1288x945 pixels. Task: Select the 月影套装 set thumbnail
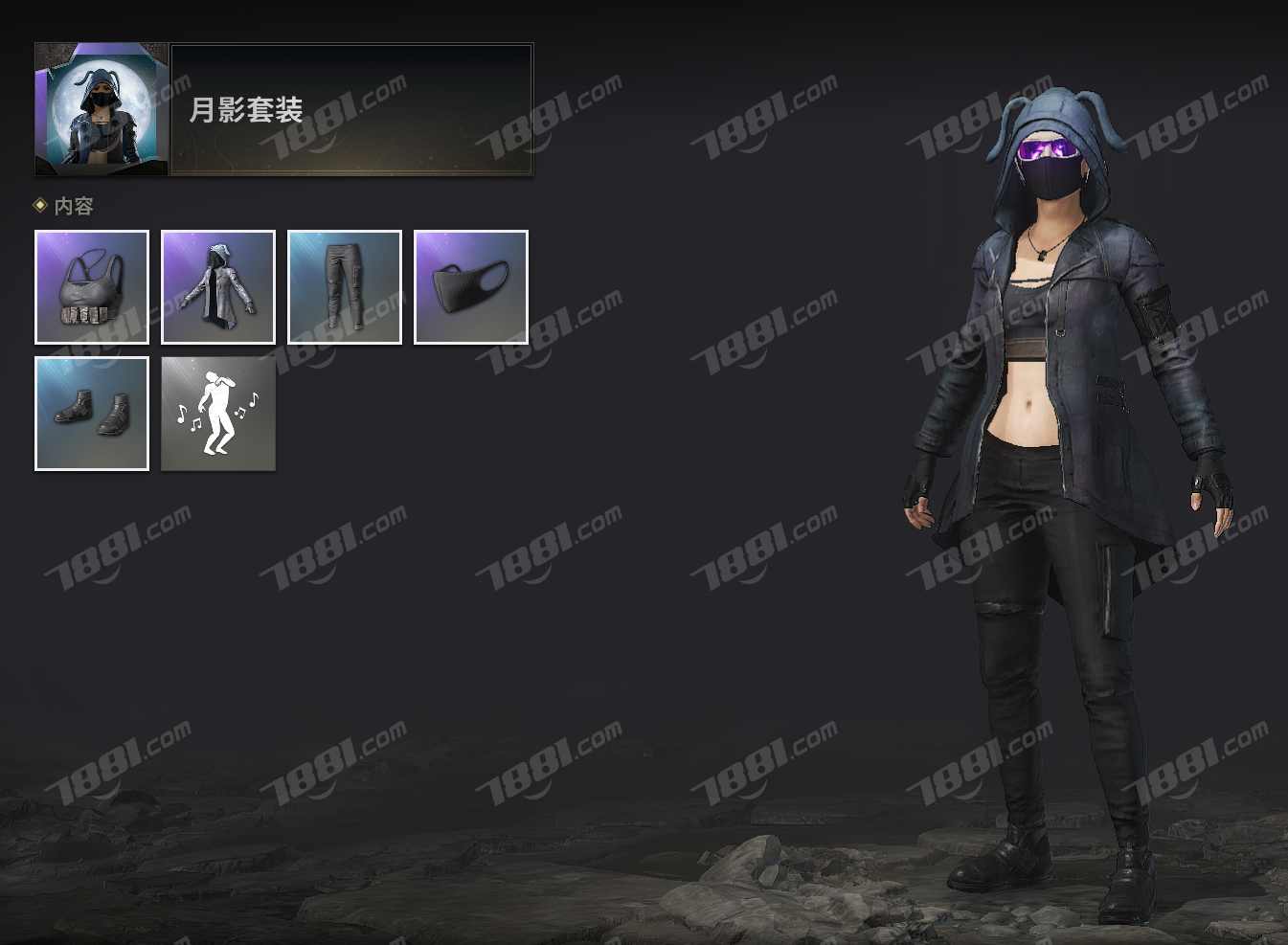click(x=102, y=109)
